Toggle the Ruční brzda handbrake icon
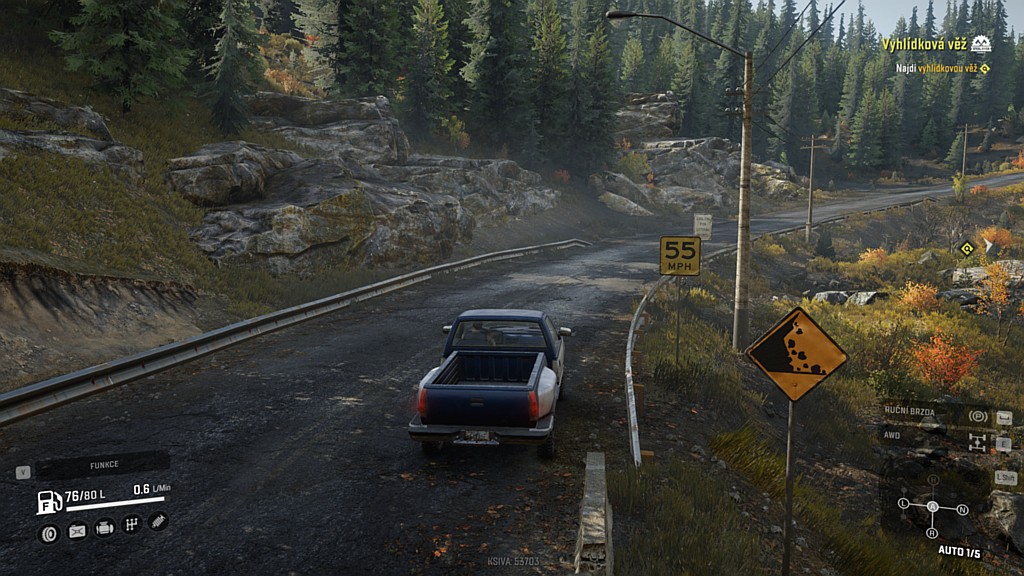1024x576 pixels. (977, 416)
